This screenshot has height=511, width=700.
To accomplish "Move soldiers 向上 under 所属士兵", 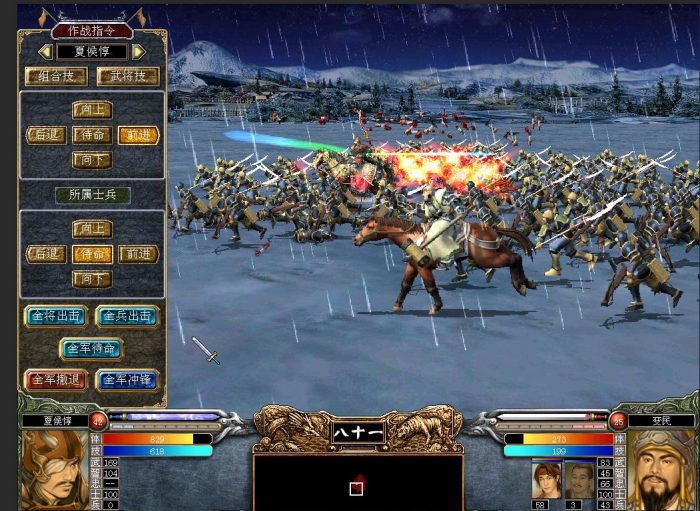I will [92, 229].
